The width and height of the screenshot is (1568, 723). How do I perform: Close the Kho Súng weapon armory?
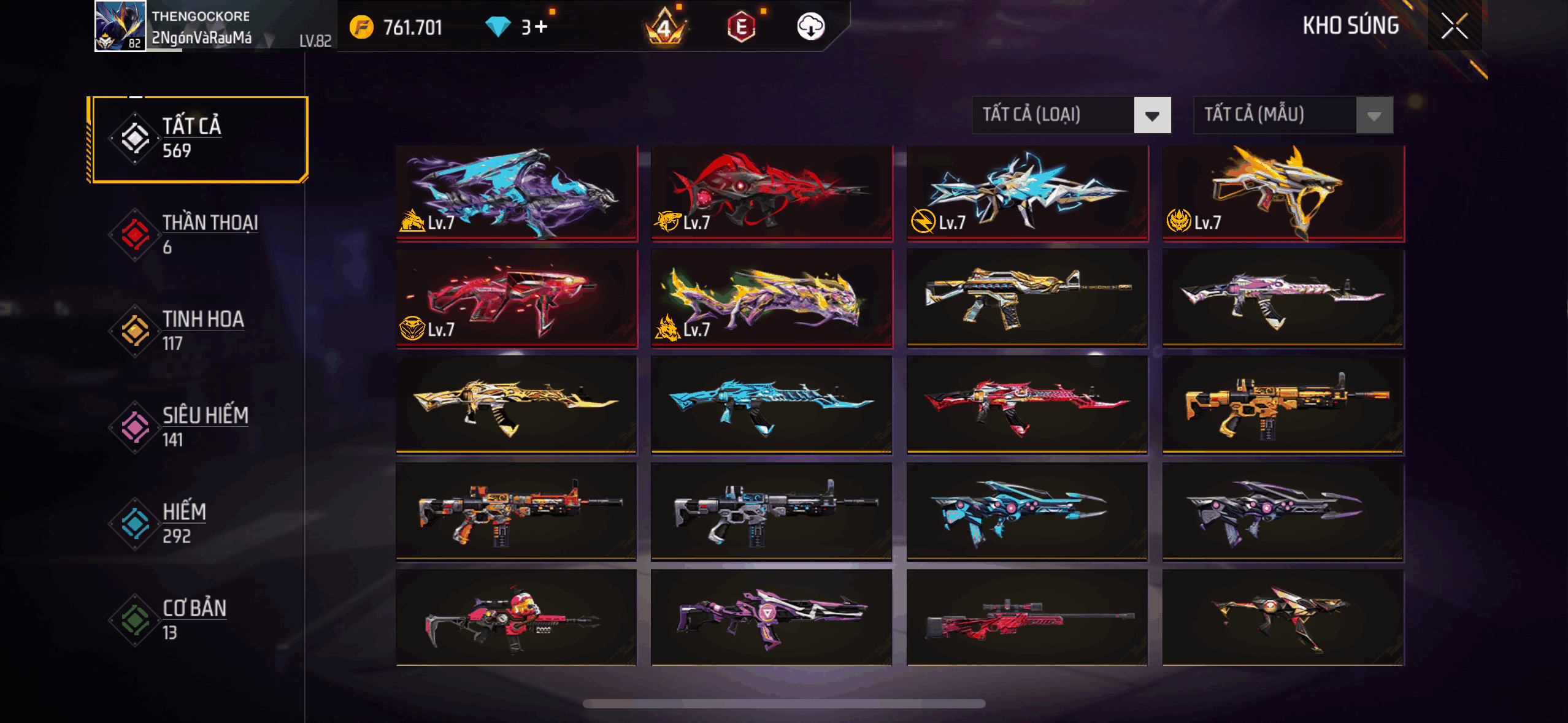(x=1454, y=26)
